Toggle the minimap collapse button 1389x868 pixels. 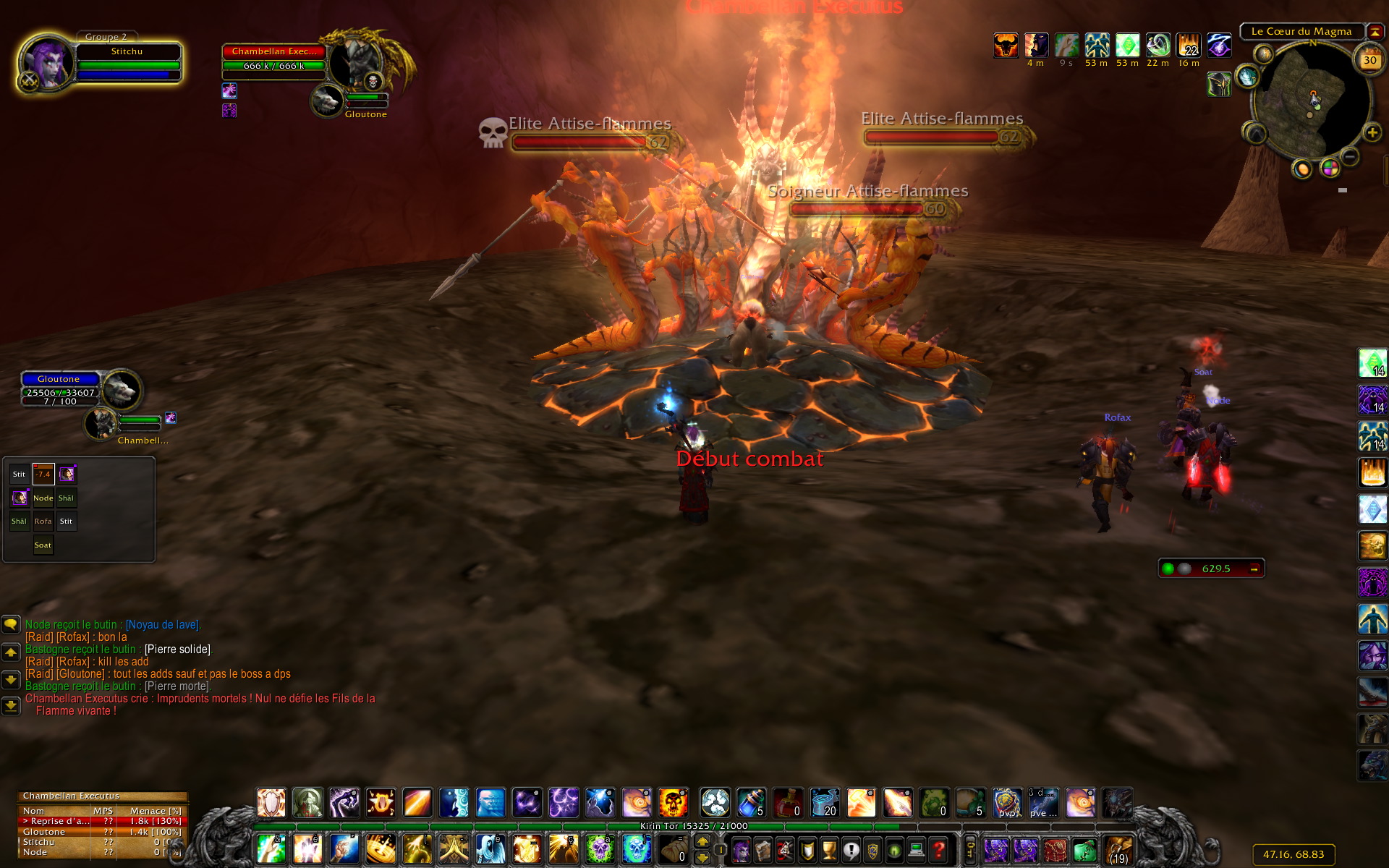click(1375, 32)
